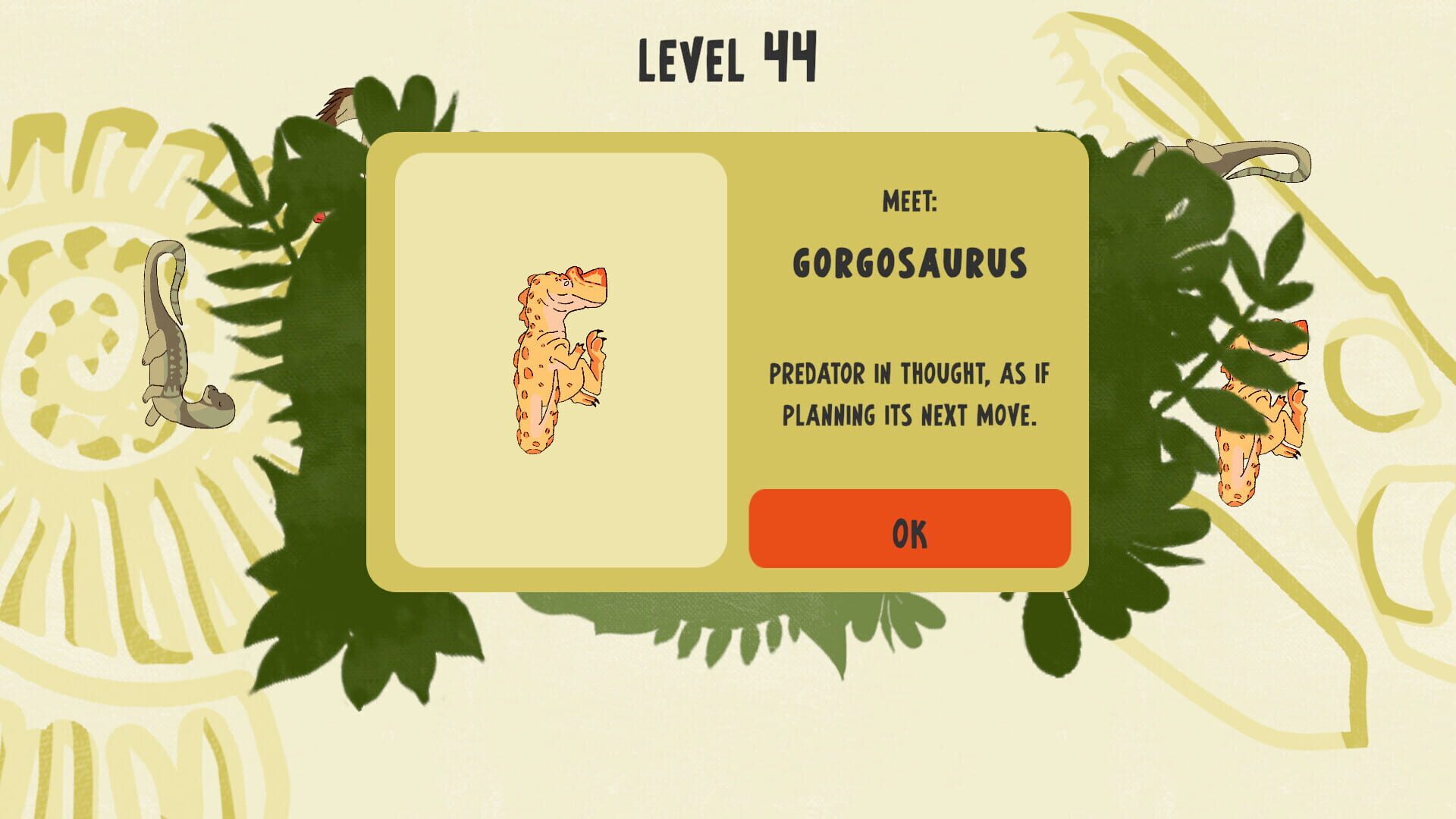The image size is (1456, 819).
Task: Tap the small red detail in the left foliage
Action: coord(318,216)
